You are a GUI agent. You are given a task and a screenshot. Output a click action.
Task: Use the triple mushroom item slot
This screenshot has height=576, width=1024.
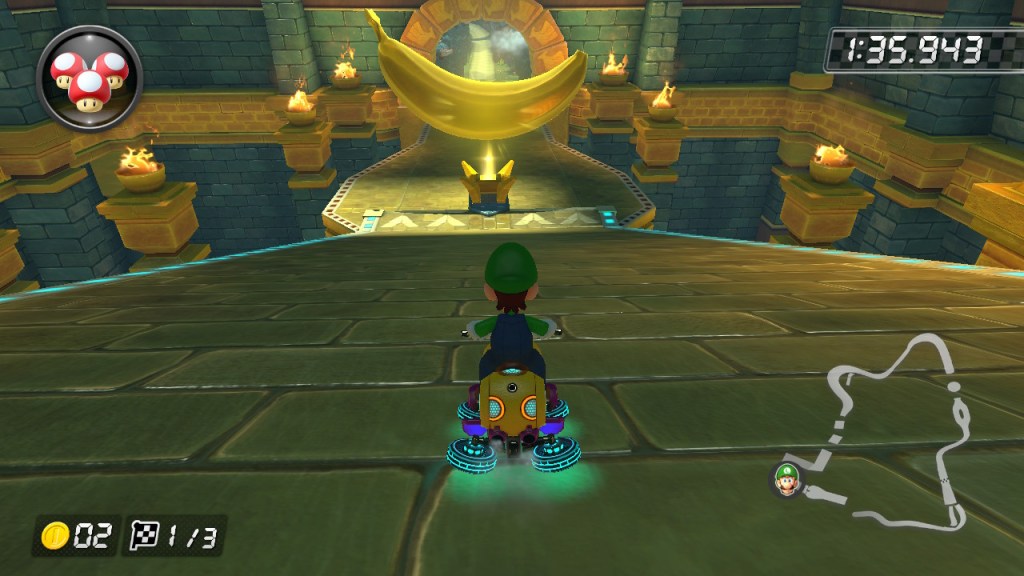(x=90, y=77)
